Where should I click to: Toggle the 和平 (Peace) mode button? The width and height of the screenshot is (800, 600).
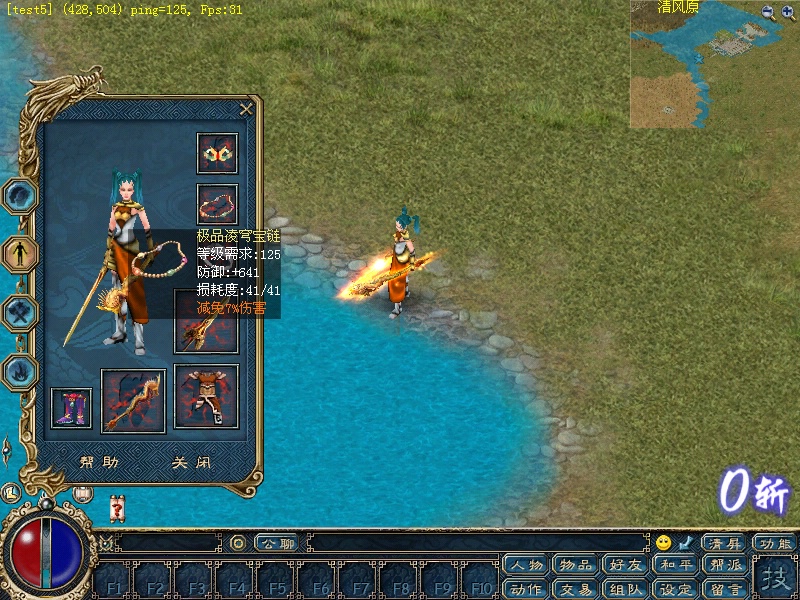tap(675, 566)
